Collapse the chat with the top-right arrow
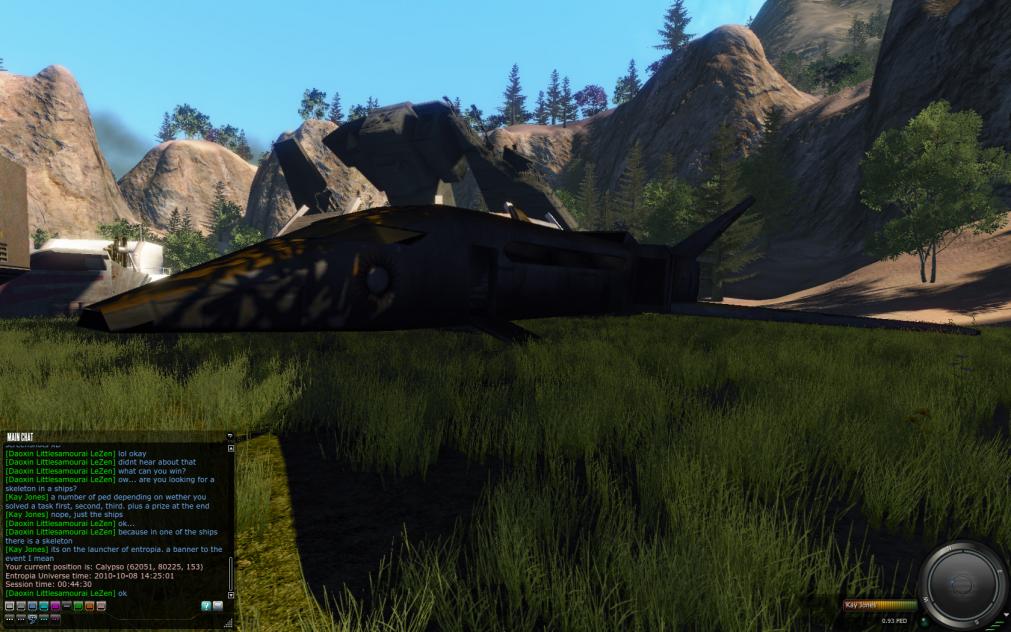The width and height of the screenshot is (1011, 632). 229,437
